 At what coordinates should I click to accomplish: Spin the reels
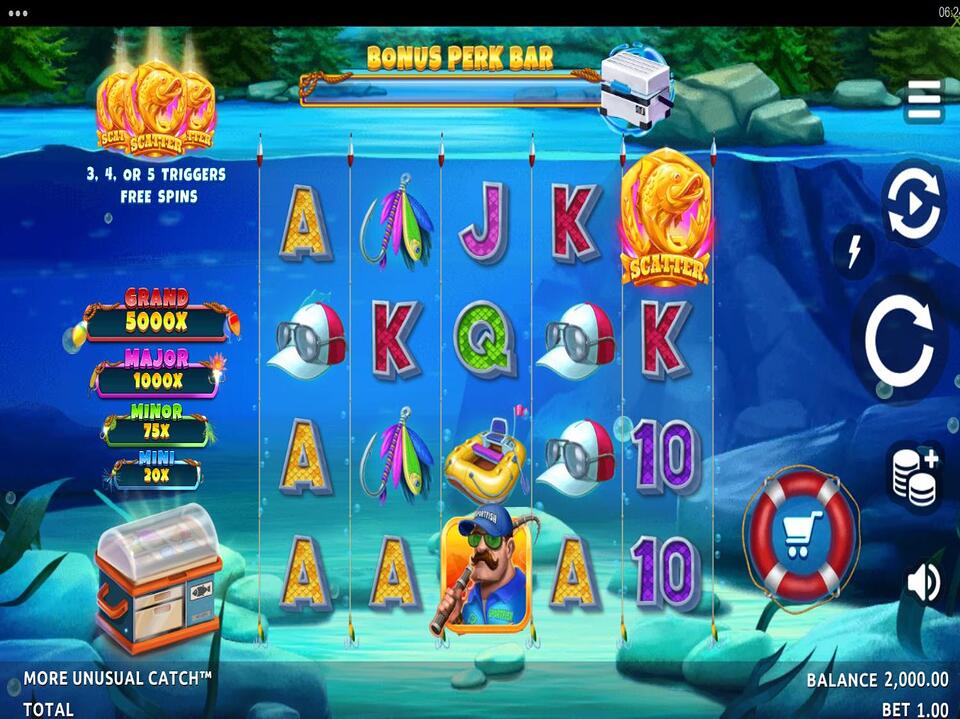pyautogui.click(x=898, y=341)
